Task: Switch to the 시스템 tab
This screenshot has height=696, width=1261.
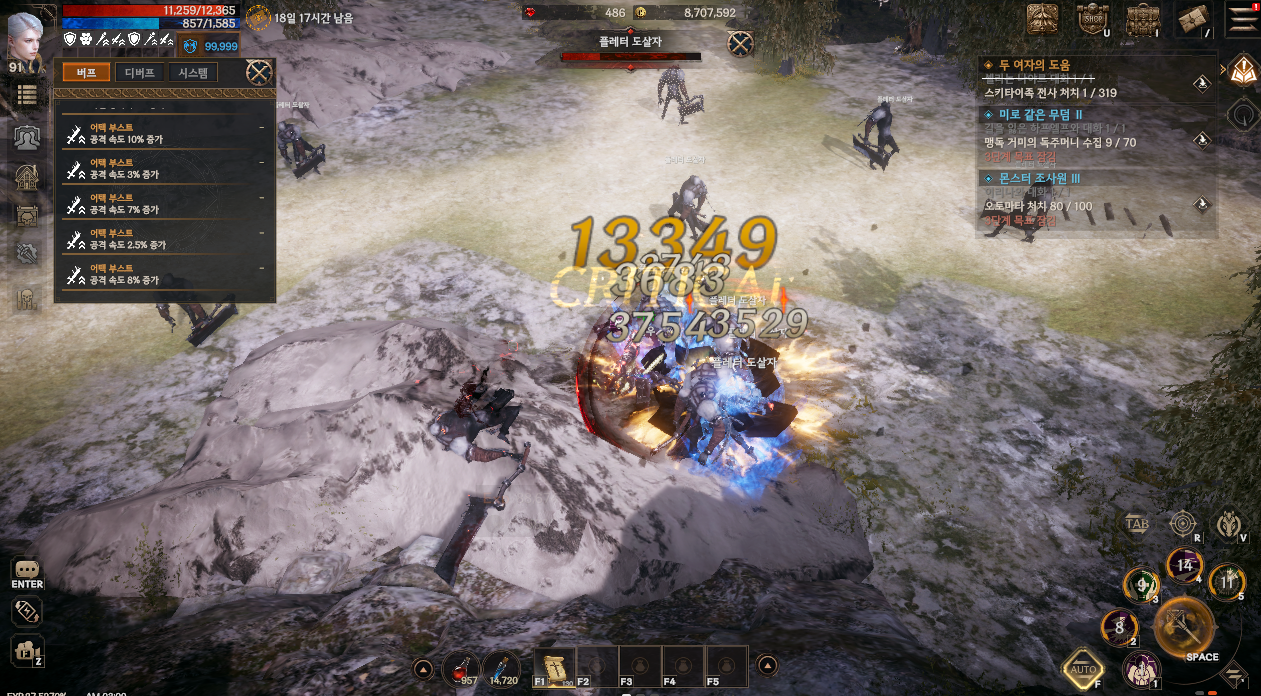Action: click(193, 72)
